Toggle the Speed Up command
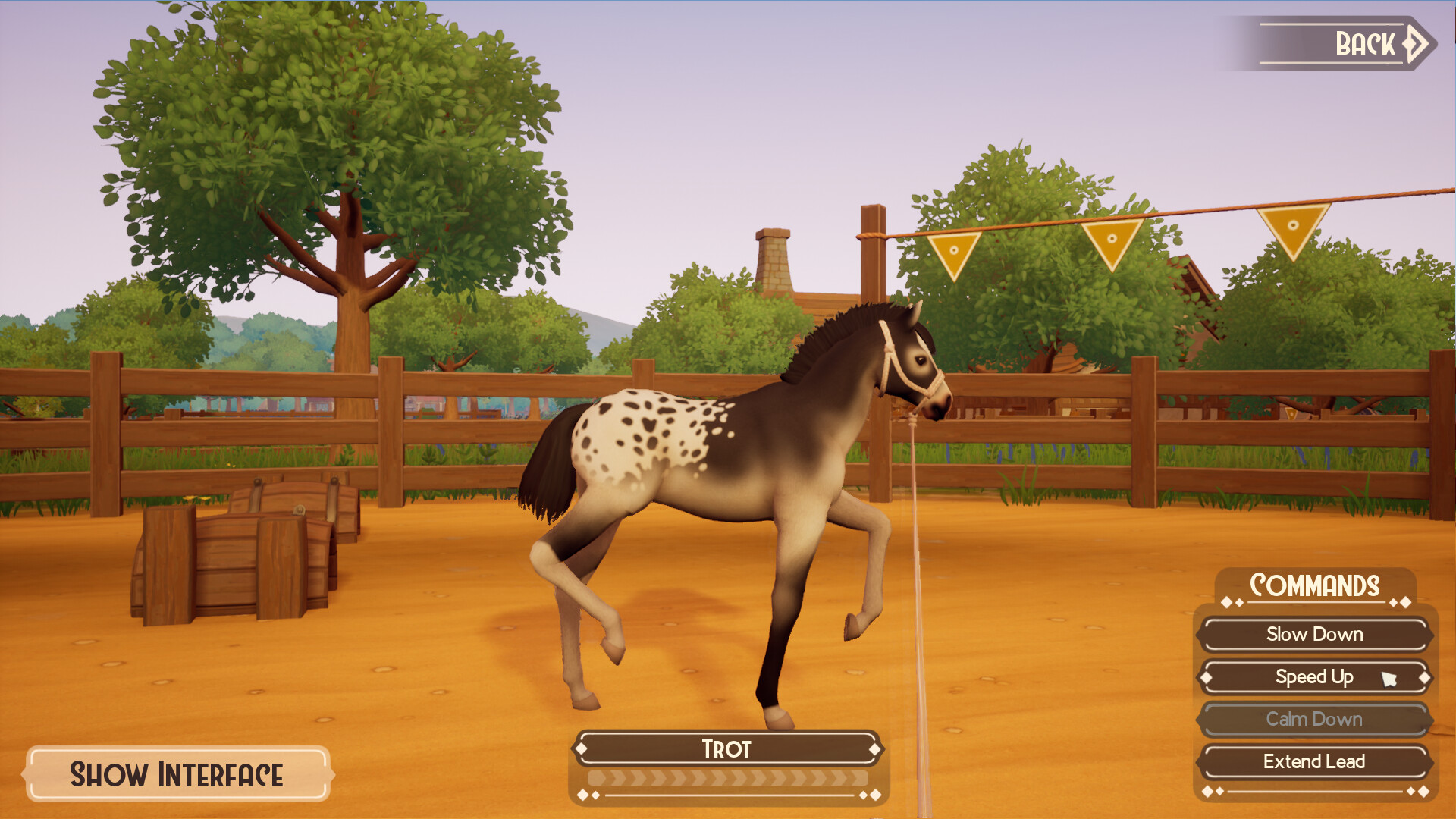1456x819 pixels. pos(1313,677)
